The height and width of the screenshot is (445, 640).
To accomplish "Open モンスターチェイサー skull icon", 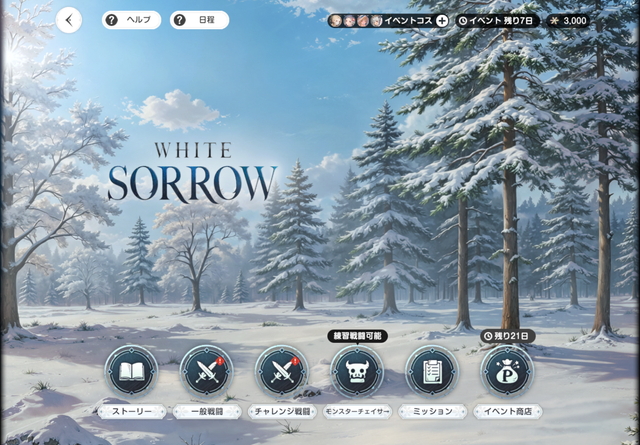I will tap(357, 372).
